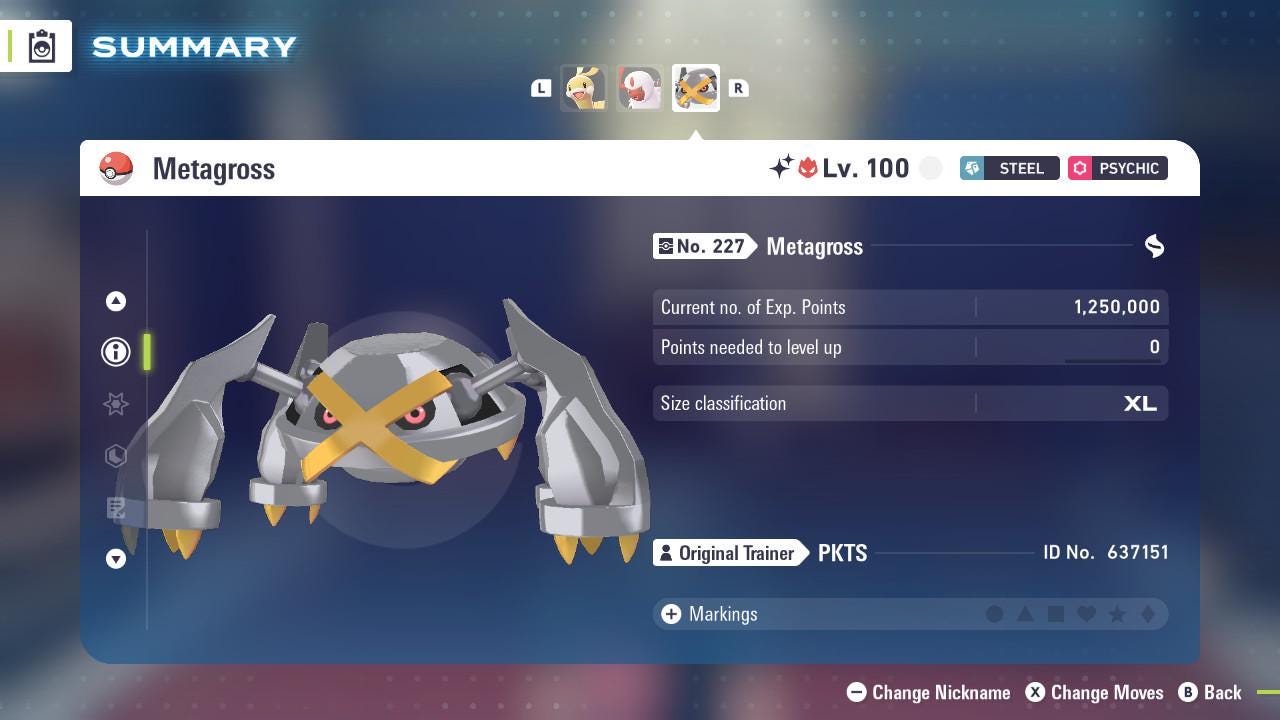Click the Original Trainer person icon
Viewport: 1280px width, 720px height.
tap(665, 552)
